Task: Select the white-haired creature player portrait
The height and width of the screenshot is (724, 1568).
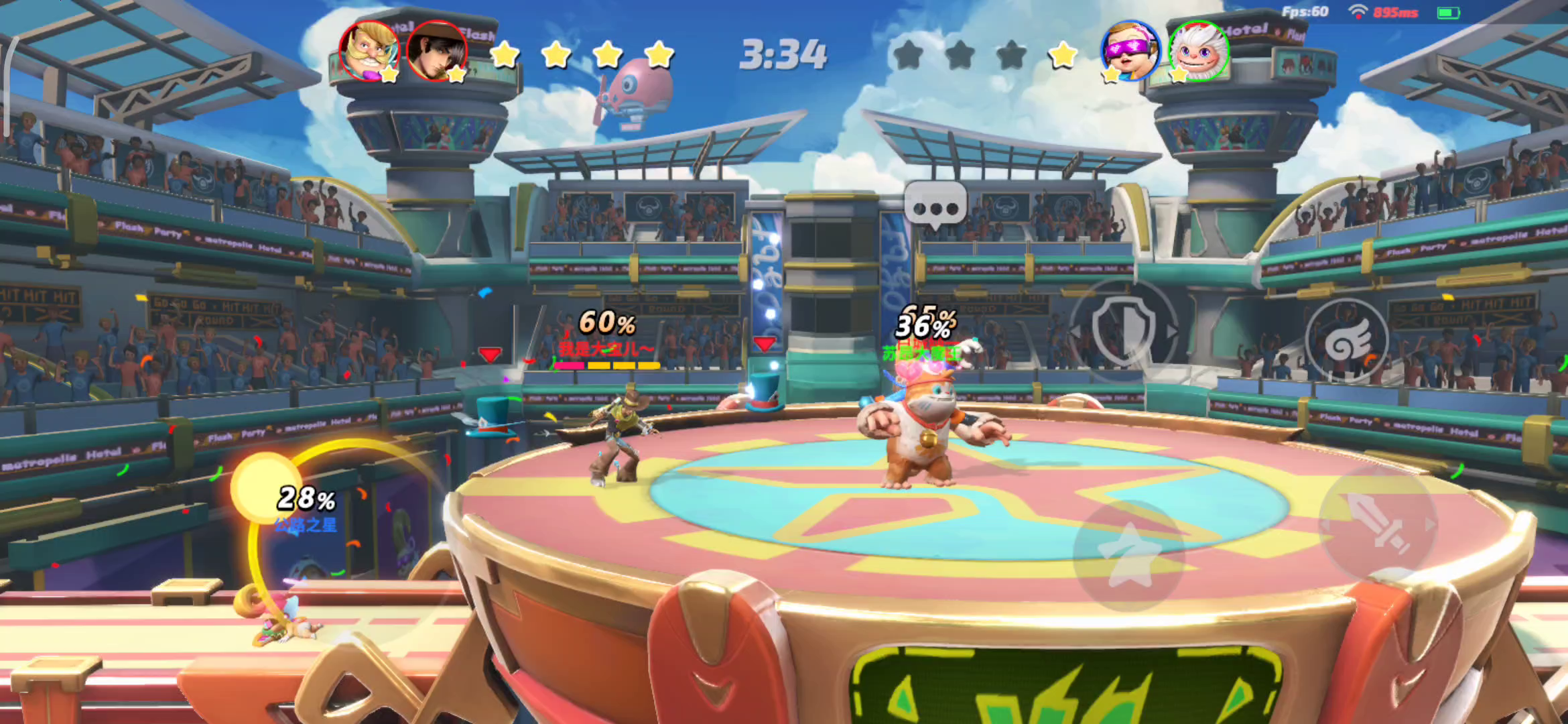Action: click(1199, 51)
